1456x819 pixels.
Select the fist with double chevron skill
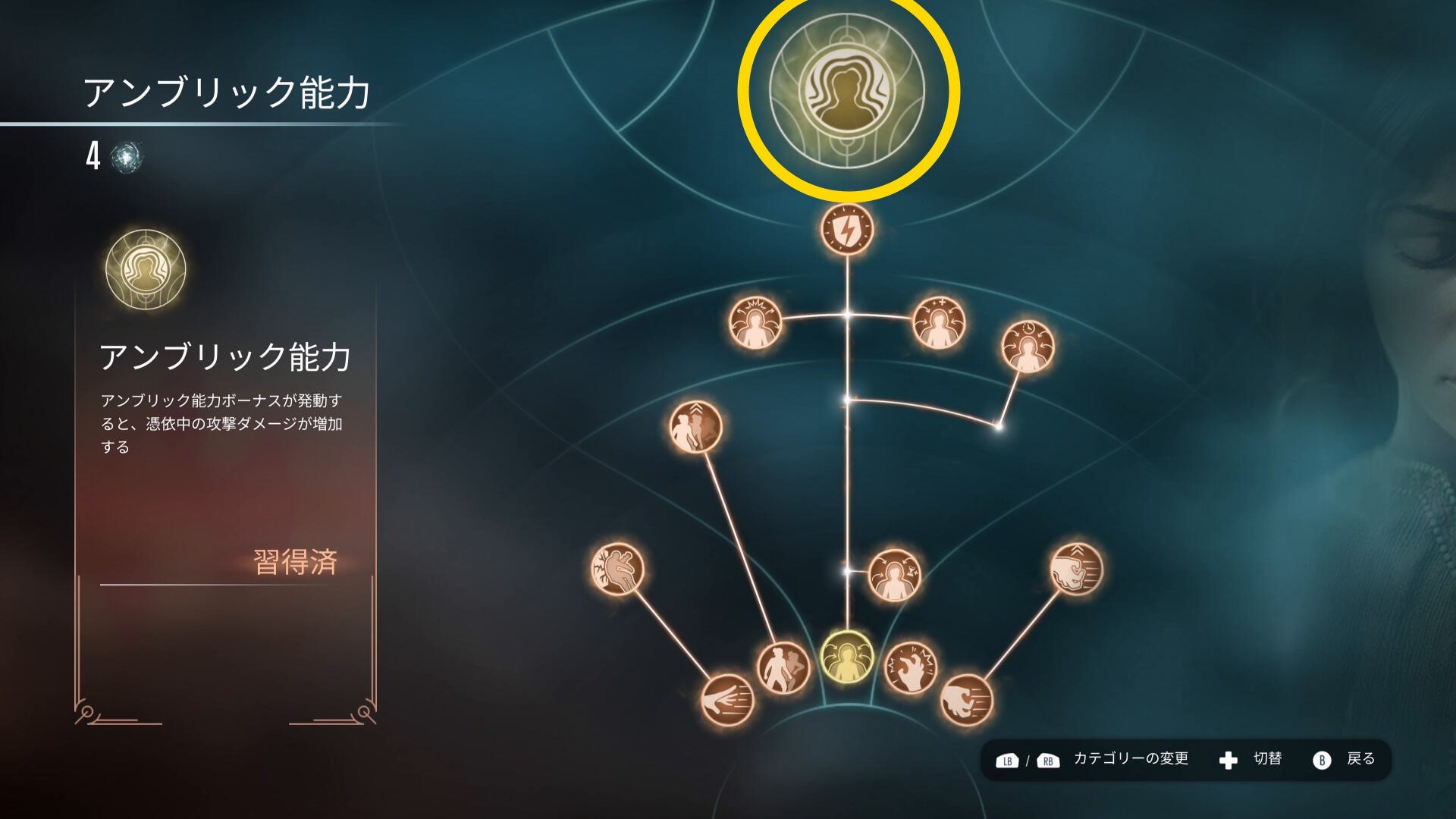pos(1076,569)
